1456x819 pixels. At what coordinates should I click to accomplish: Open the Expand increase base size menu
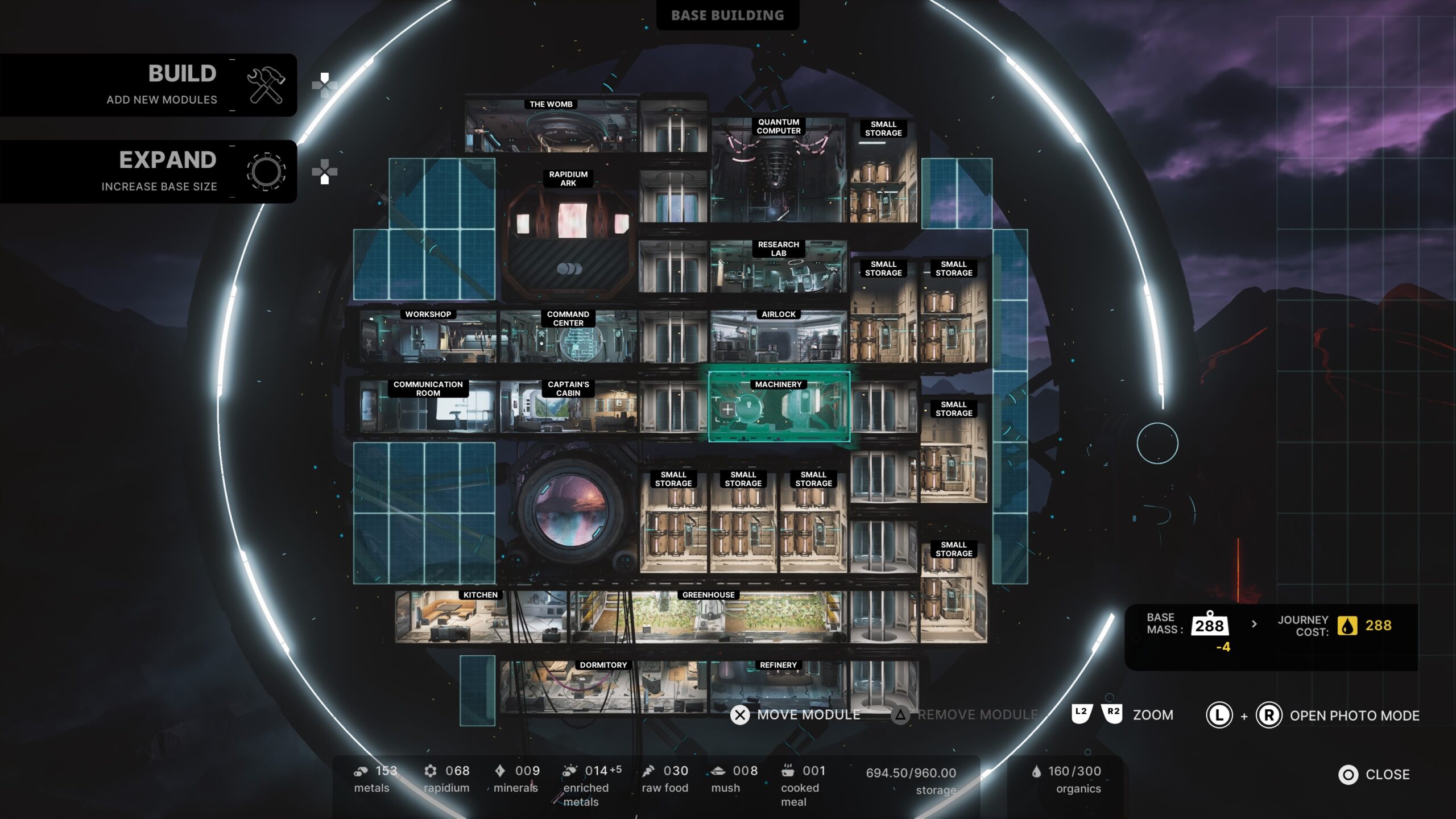point(149,171)
